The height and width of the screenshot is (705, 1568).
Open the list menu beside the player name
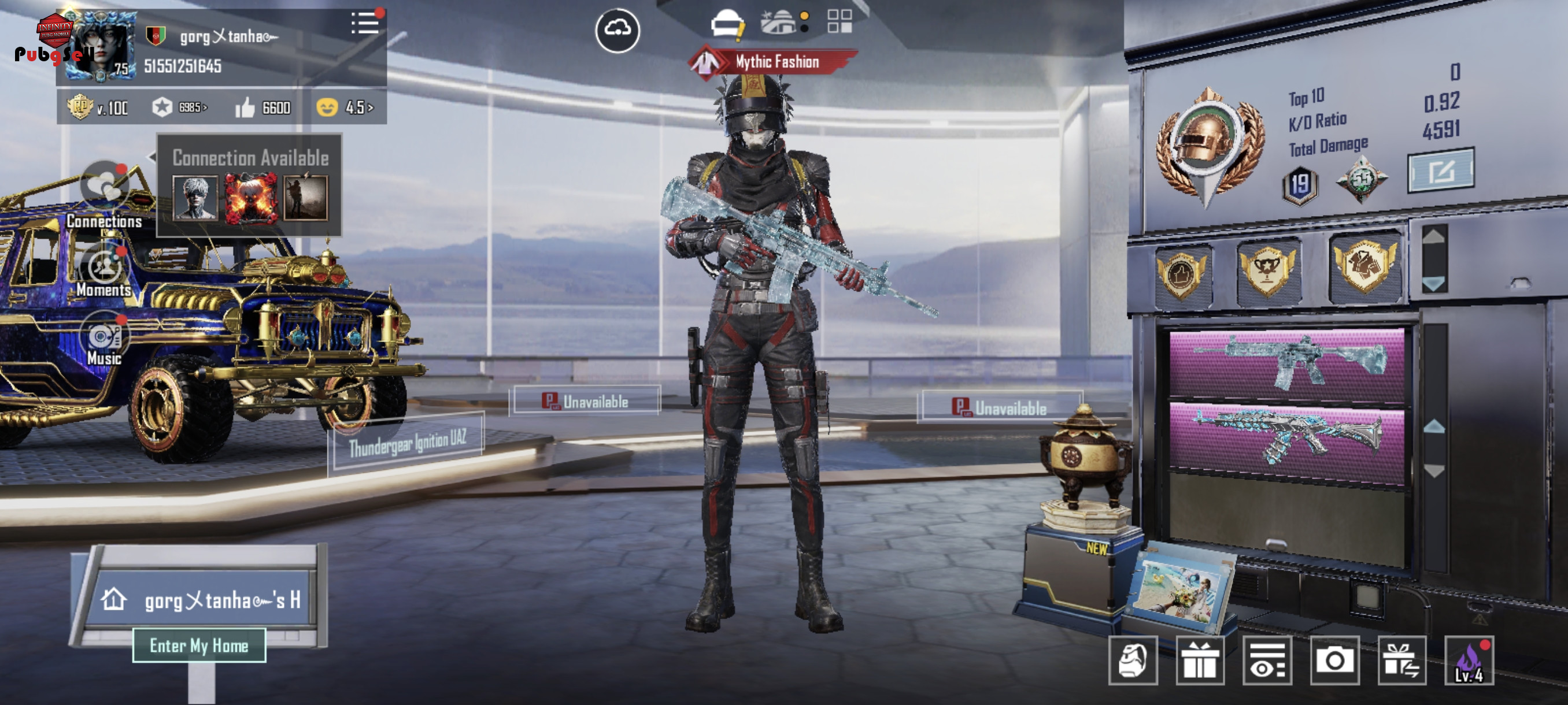[365, 24]
